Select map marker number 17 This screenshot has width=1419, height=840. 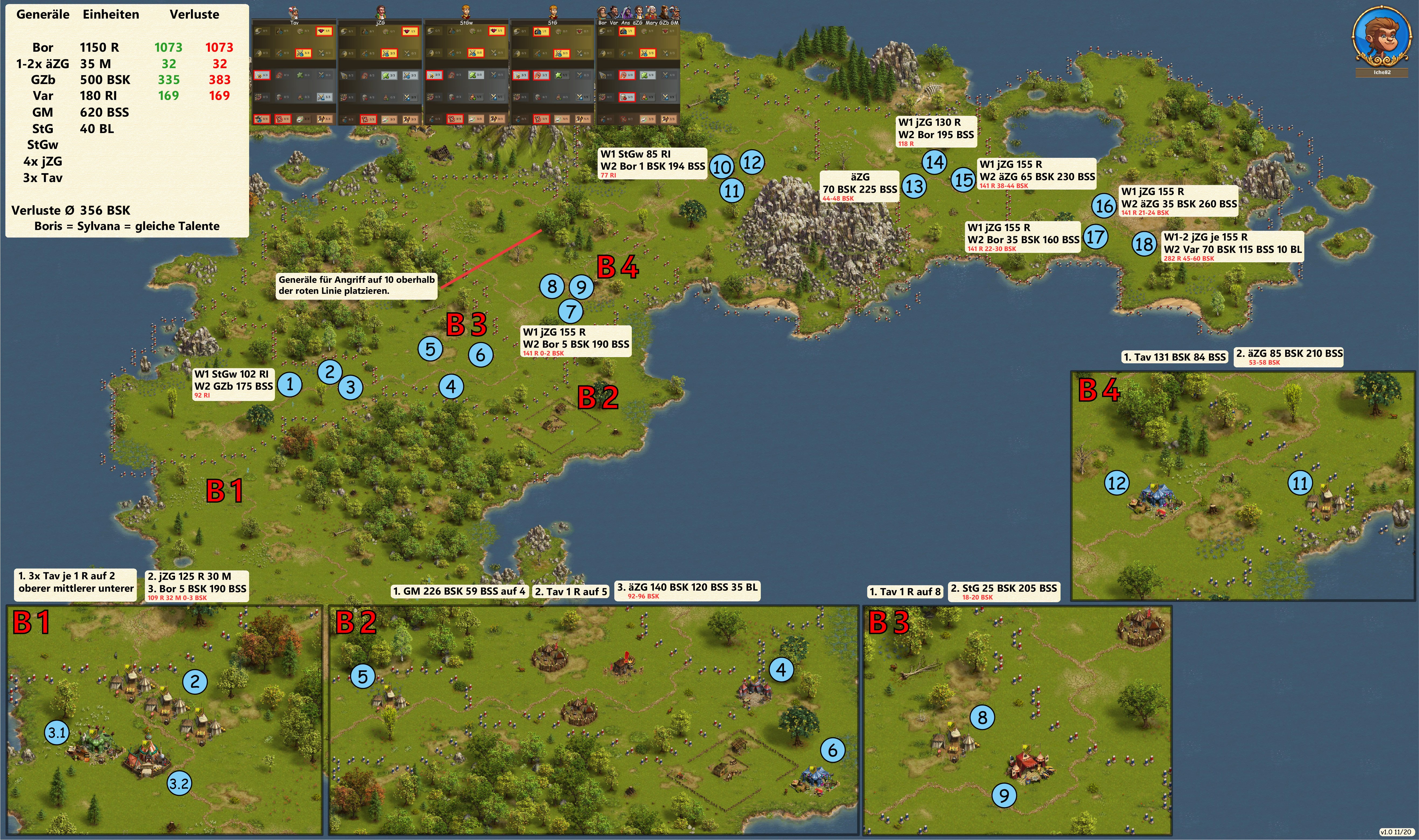pyautogui.click(x=1095, y=237)
